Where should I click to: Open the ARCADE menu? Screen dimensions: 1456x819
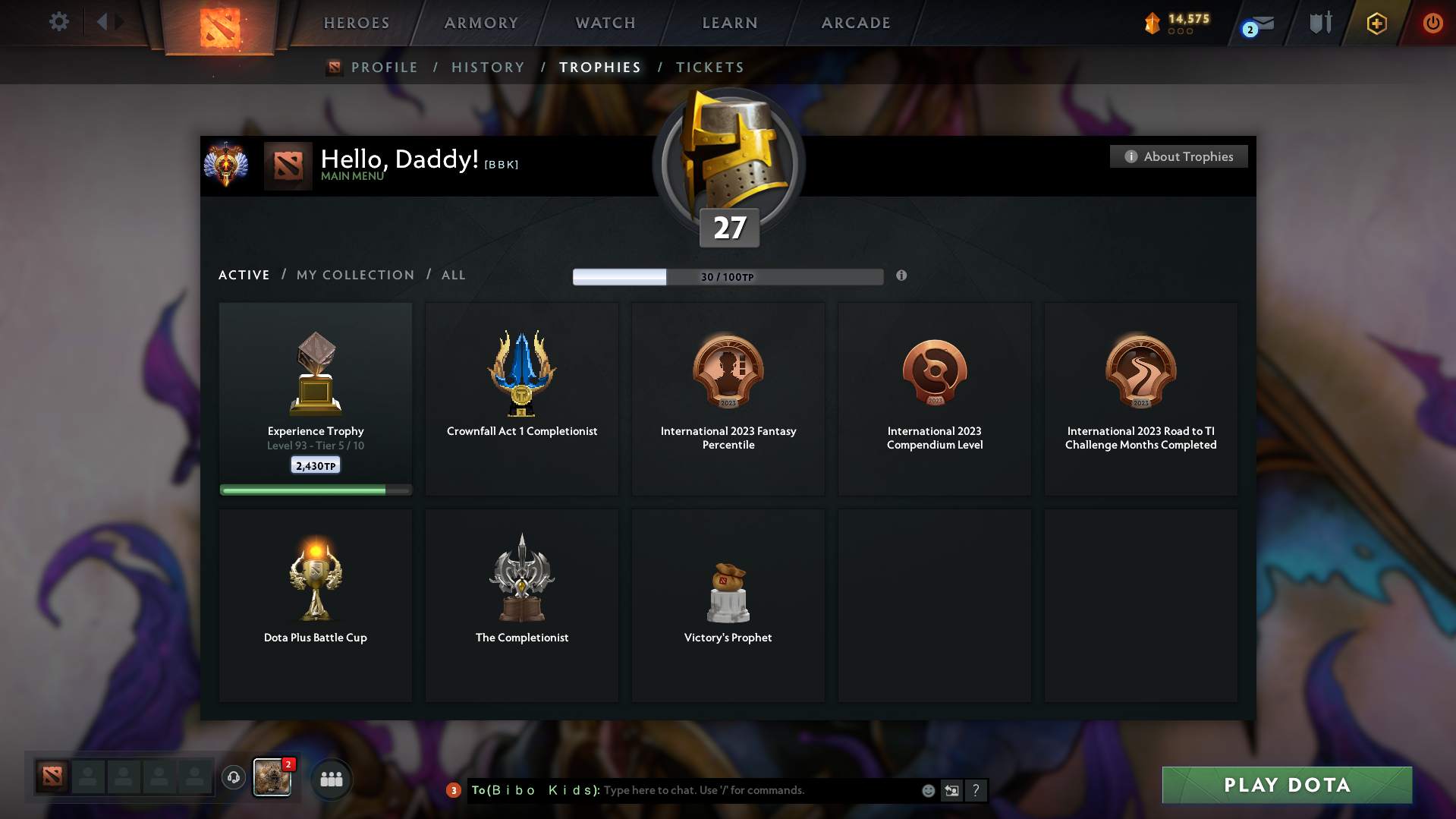(x=855, y=23)
